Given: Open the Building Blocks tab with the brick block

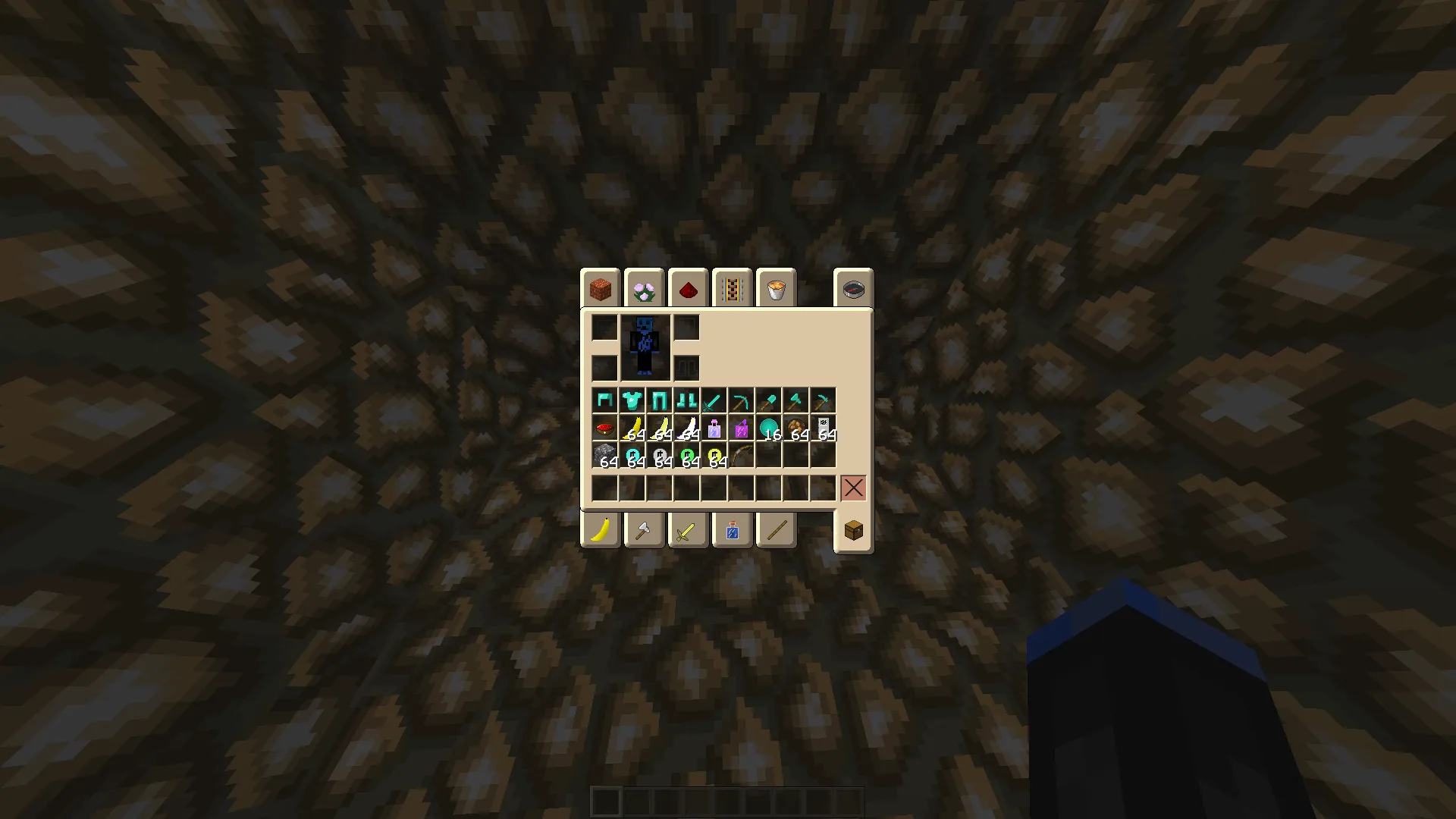Looking at the screenshot, I should (599, 287).
